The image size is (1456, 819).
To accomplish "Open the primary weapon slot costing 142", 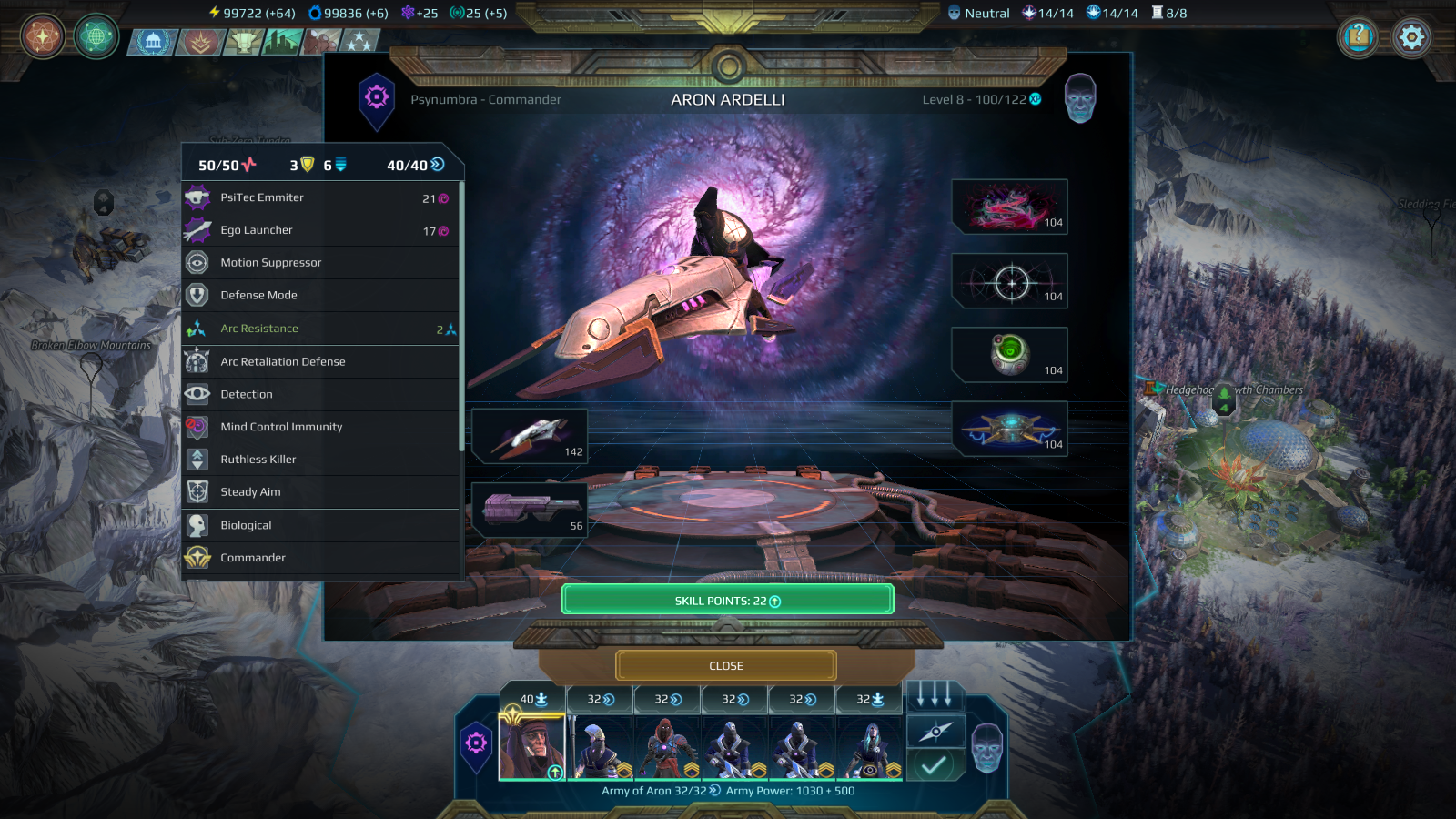I will tap(530, 436).
